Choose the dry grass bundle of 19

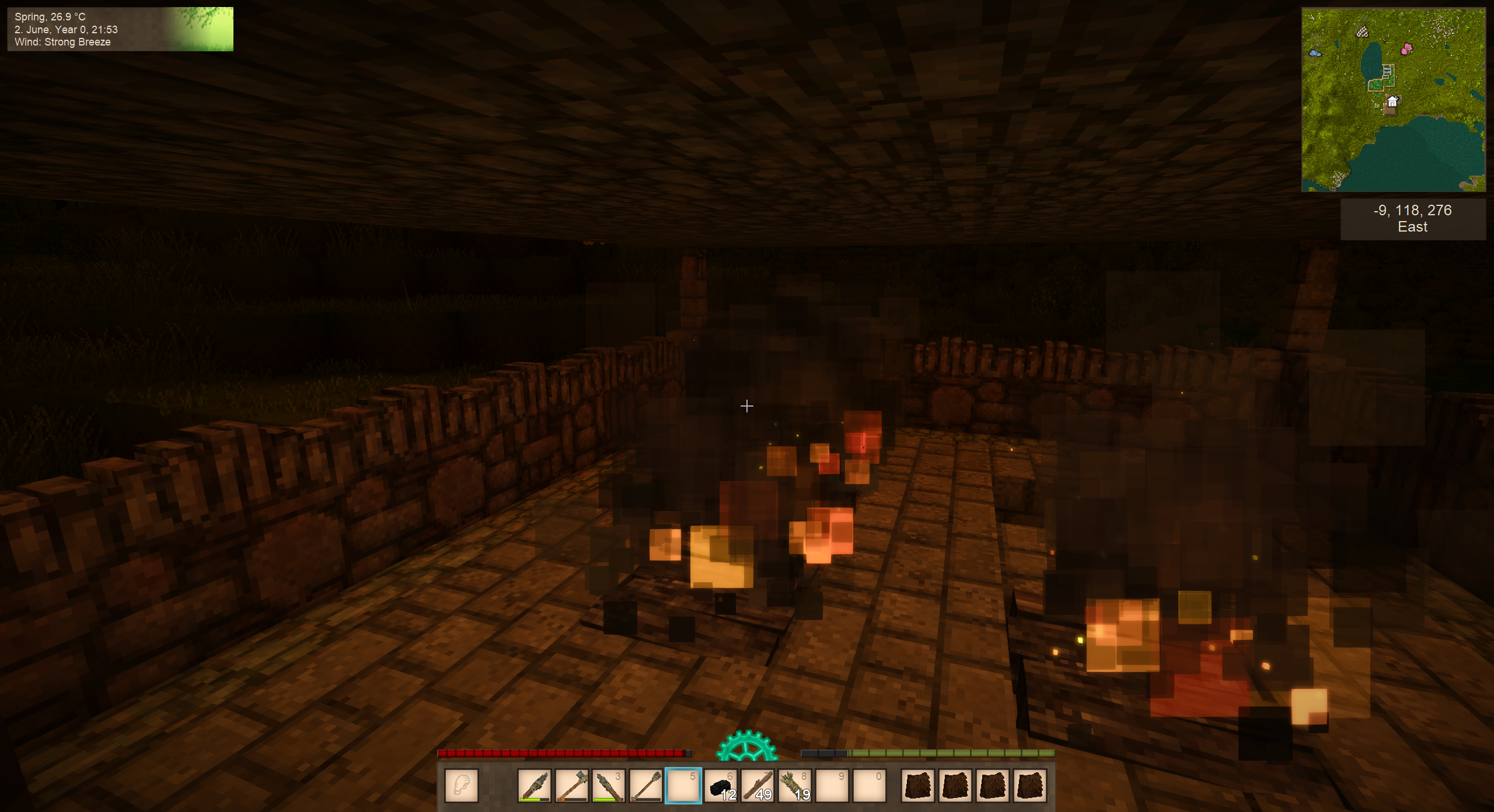(795, 785)
